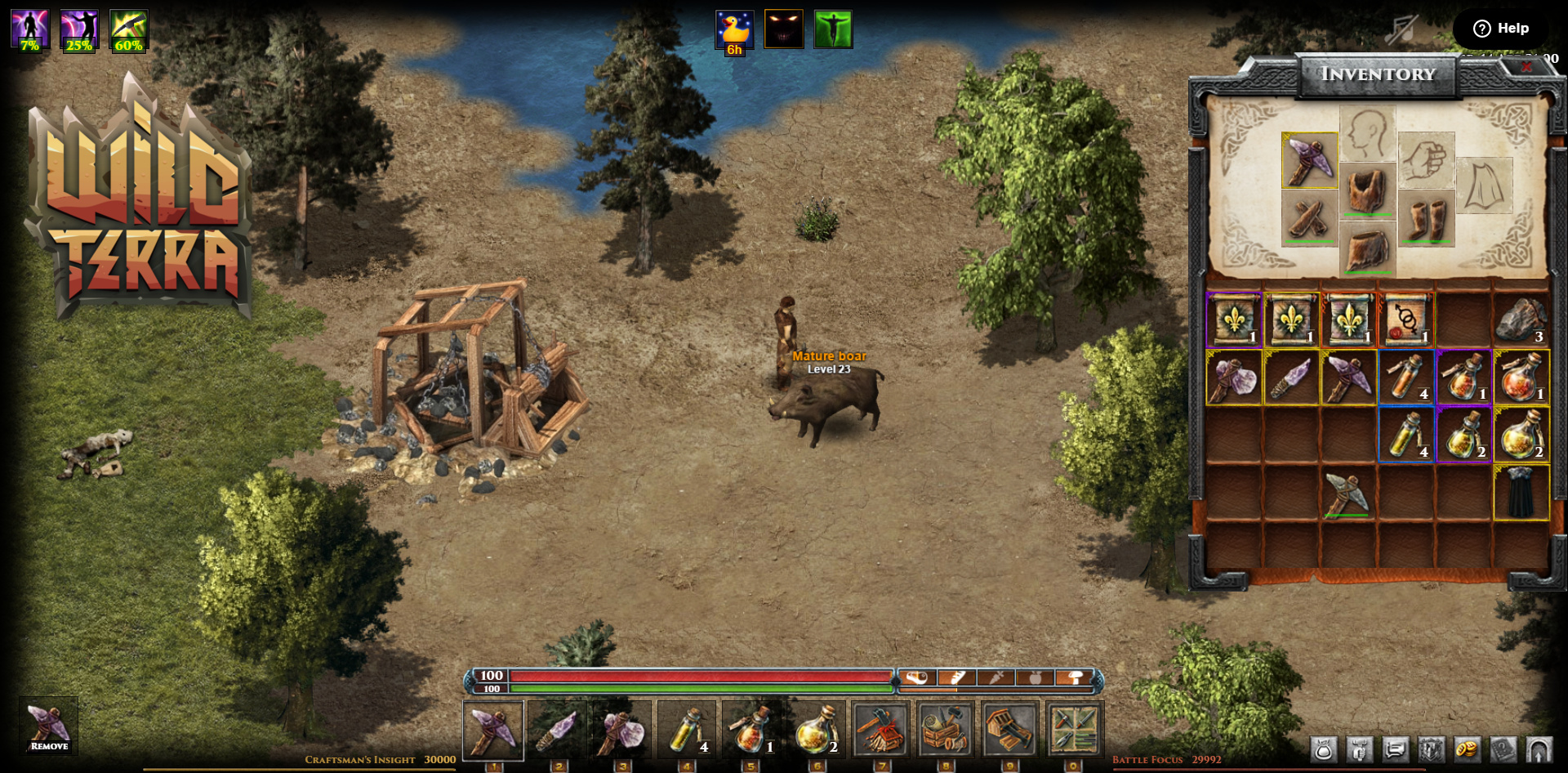Image resolution: width=1568 pixels, height=773 pixels.
Task: Toggle the muted music note icon
Action: [1402, 29]
